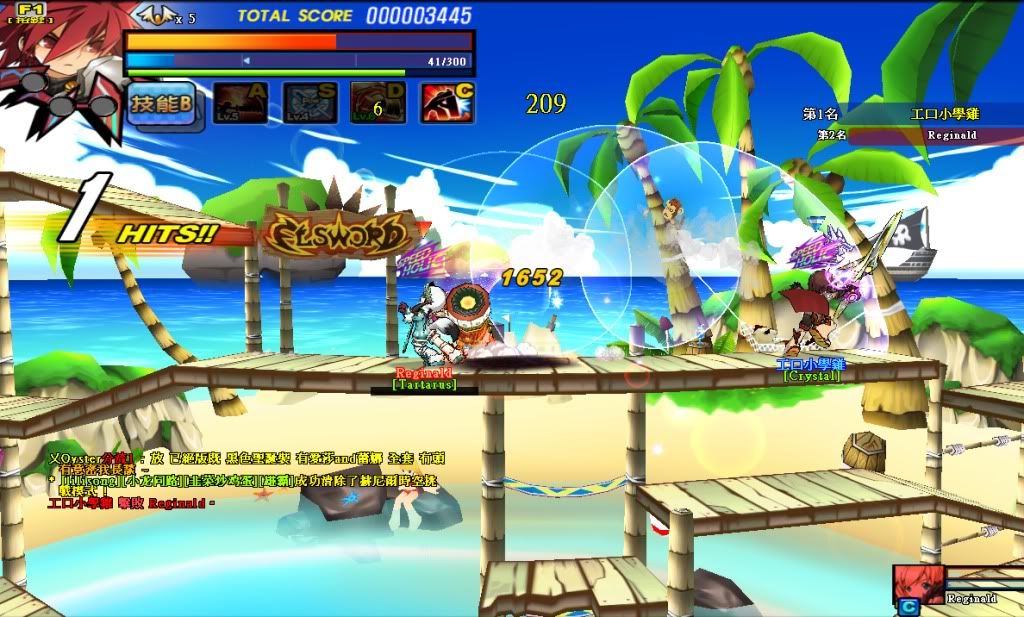Activate the red fist skill in slot C

tap(447, 103)
